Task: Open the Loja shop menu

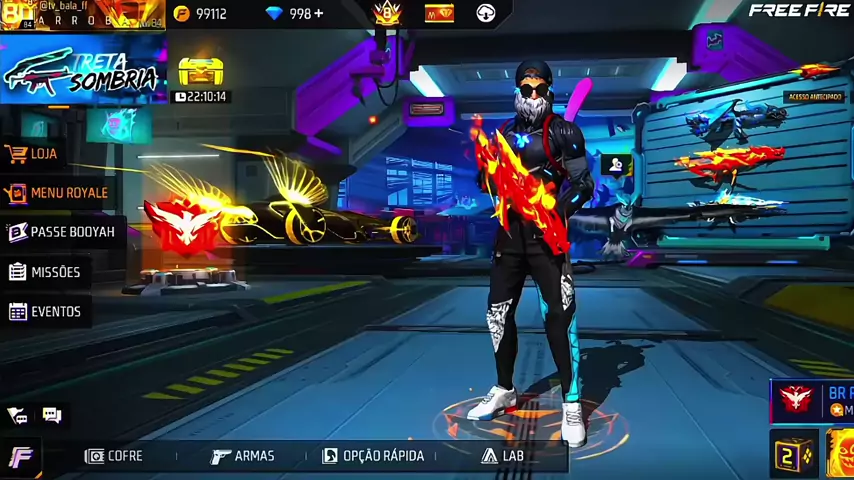Action: 33,154
